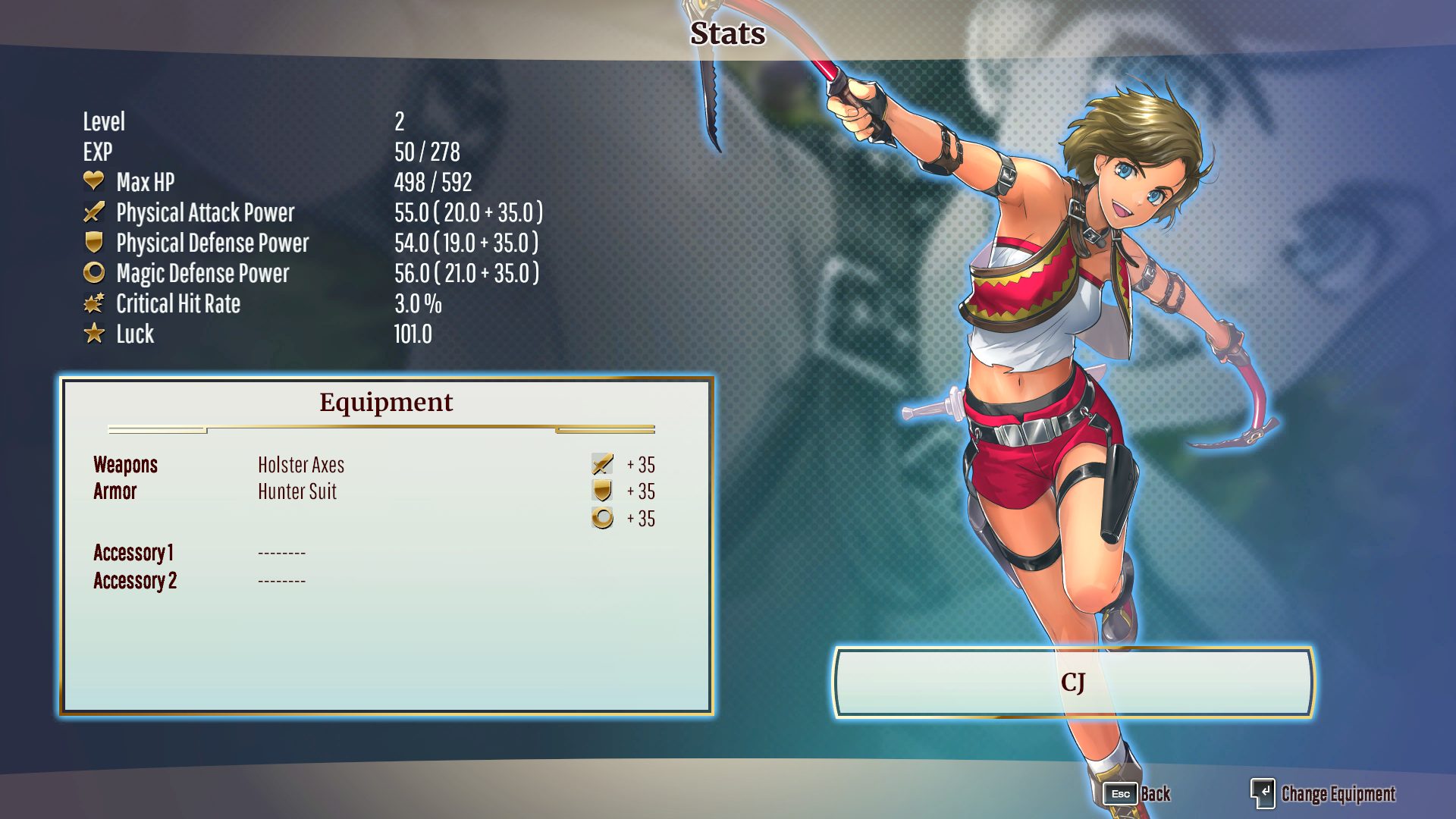The height and width of the screenshot is (819, 1456).
Task: Select the CJ character name panel
Action: [1072, 682]
